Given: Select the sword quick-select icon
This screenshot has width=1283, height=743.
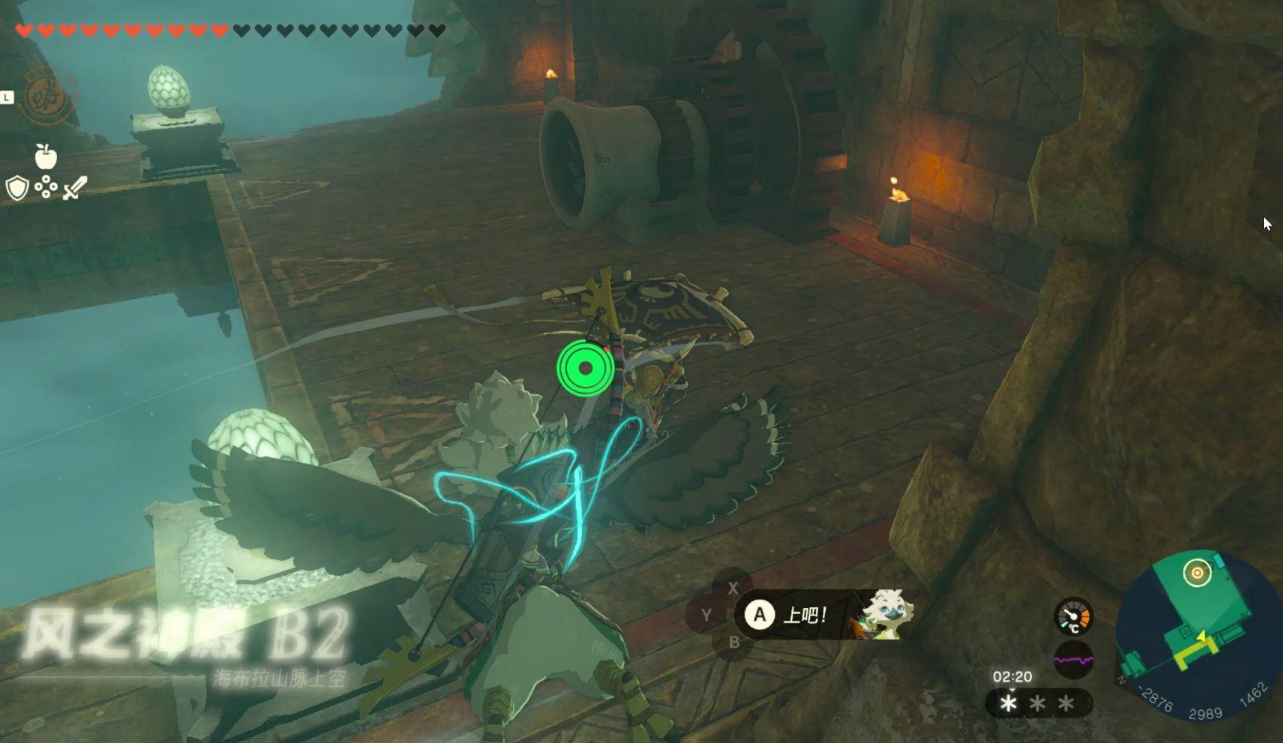Looking at the screenshot, I should pyautogui.click(x=75, y=188).
